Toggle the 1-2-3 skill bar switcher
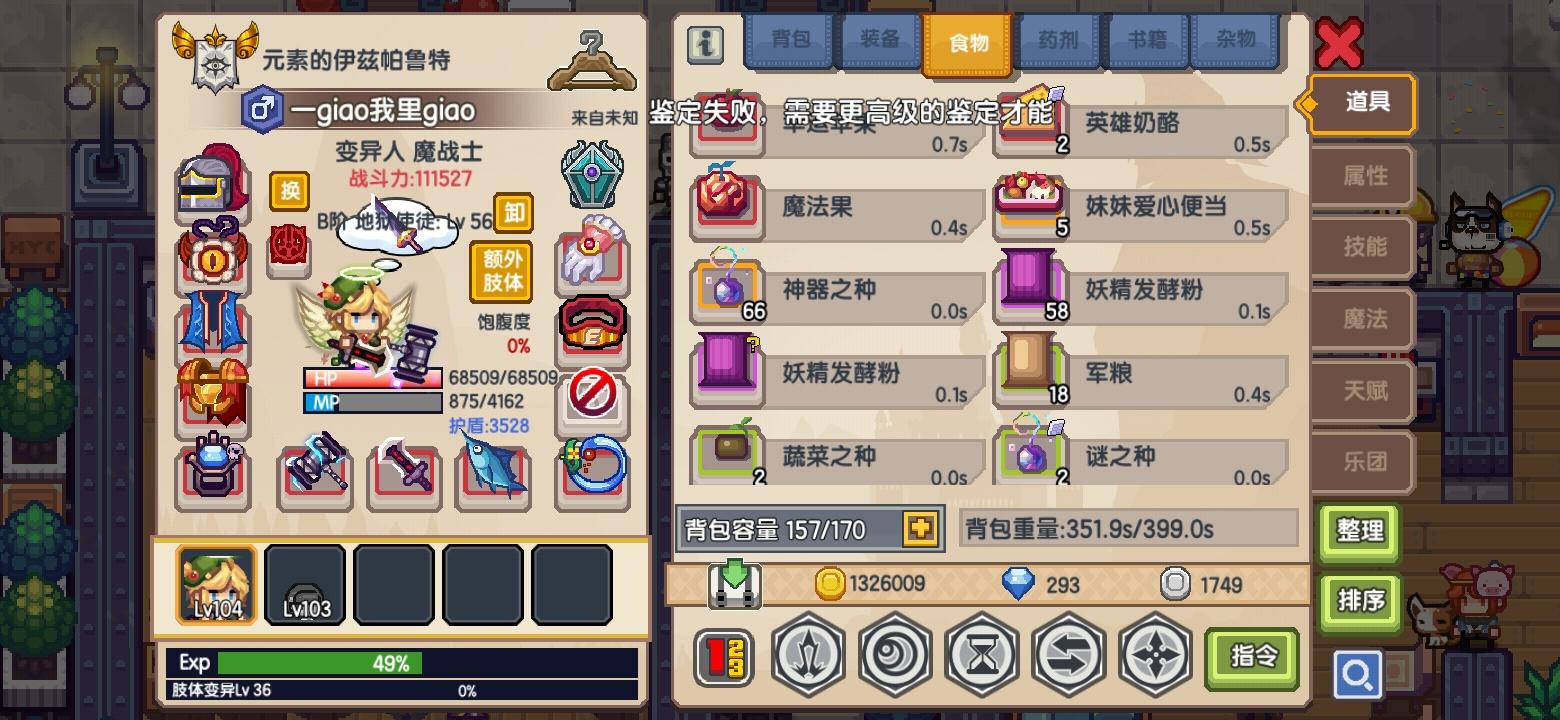 pos(724,657)
